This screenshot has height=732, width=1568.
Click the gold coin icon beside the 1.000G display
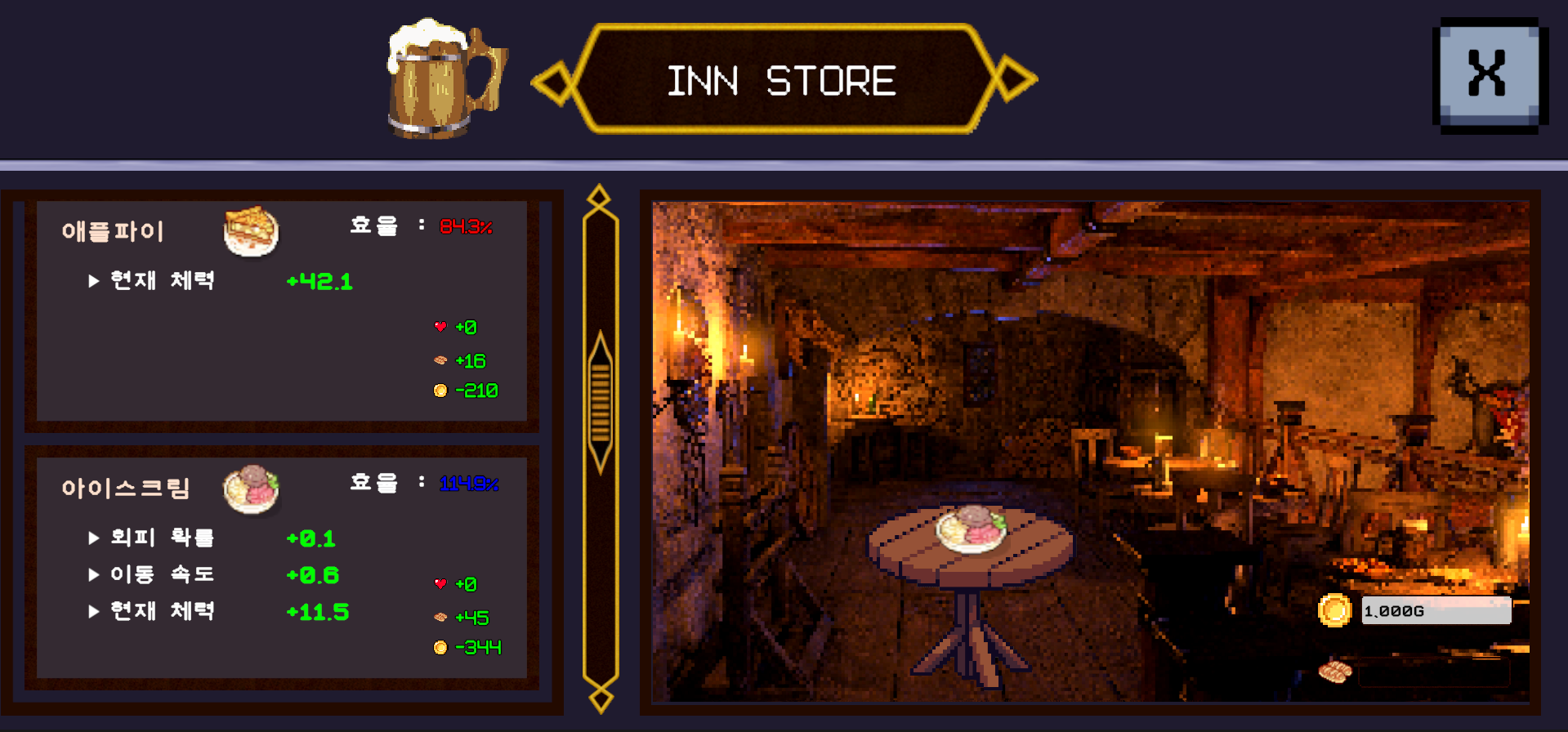tap(1337, 609)
